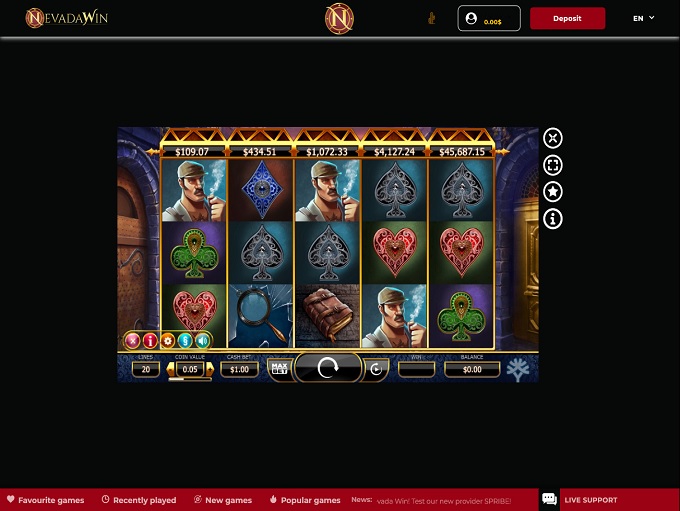Viewport: 680px width, 511px height.
Task: Set the bet with Max Bet
Action: click(x=280, y=369)
